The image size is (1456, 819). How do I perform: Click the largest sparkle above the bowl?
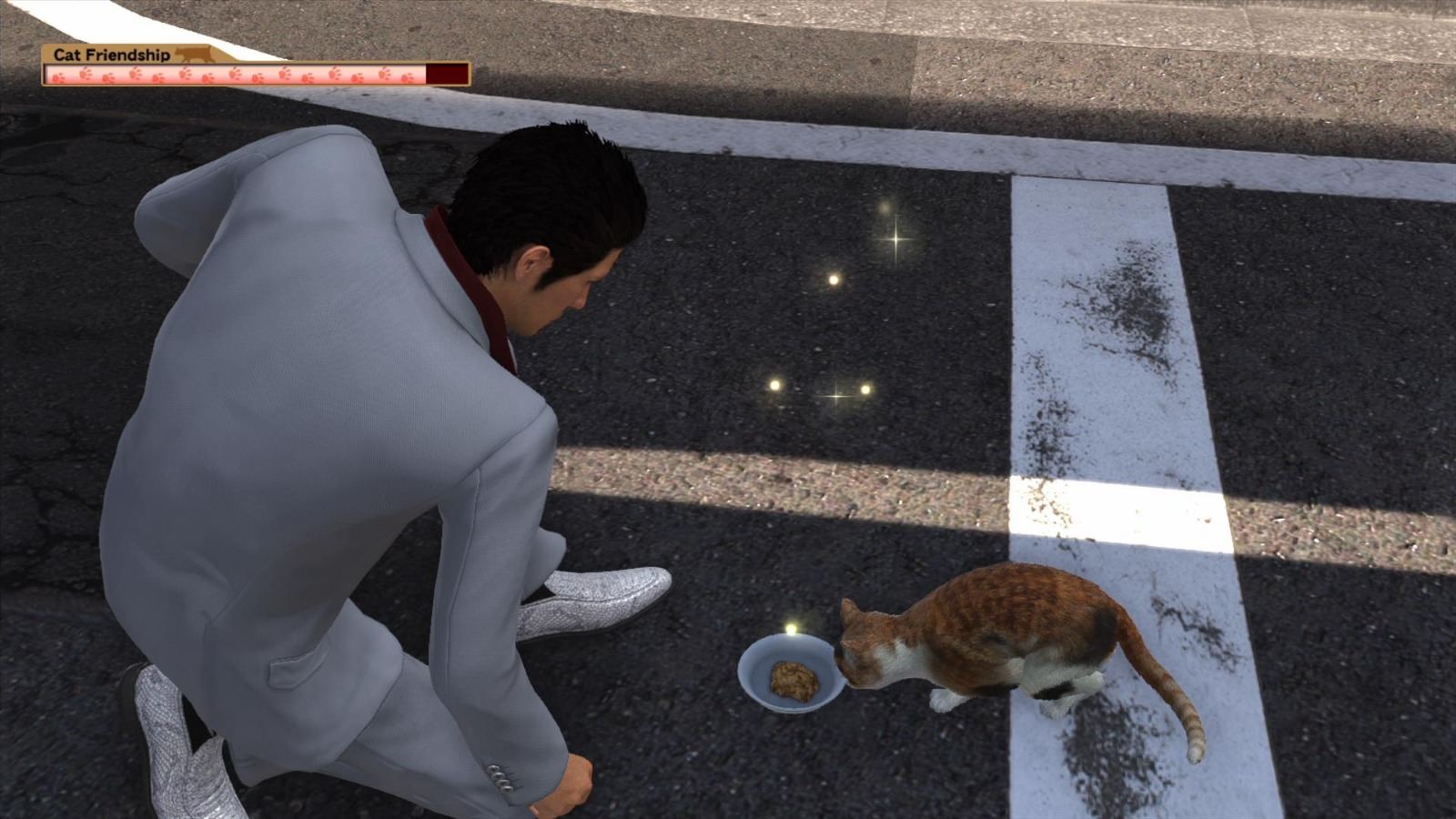(x=894, y=239)
